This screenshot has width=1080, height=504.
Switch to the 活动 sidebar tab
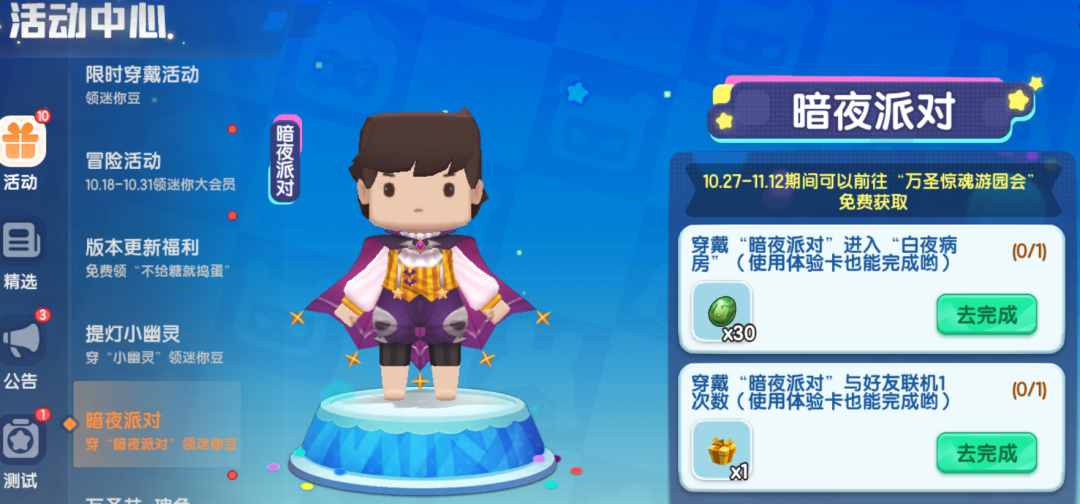click(x=20, y=152)
